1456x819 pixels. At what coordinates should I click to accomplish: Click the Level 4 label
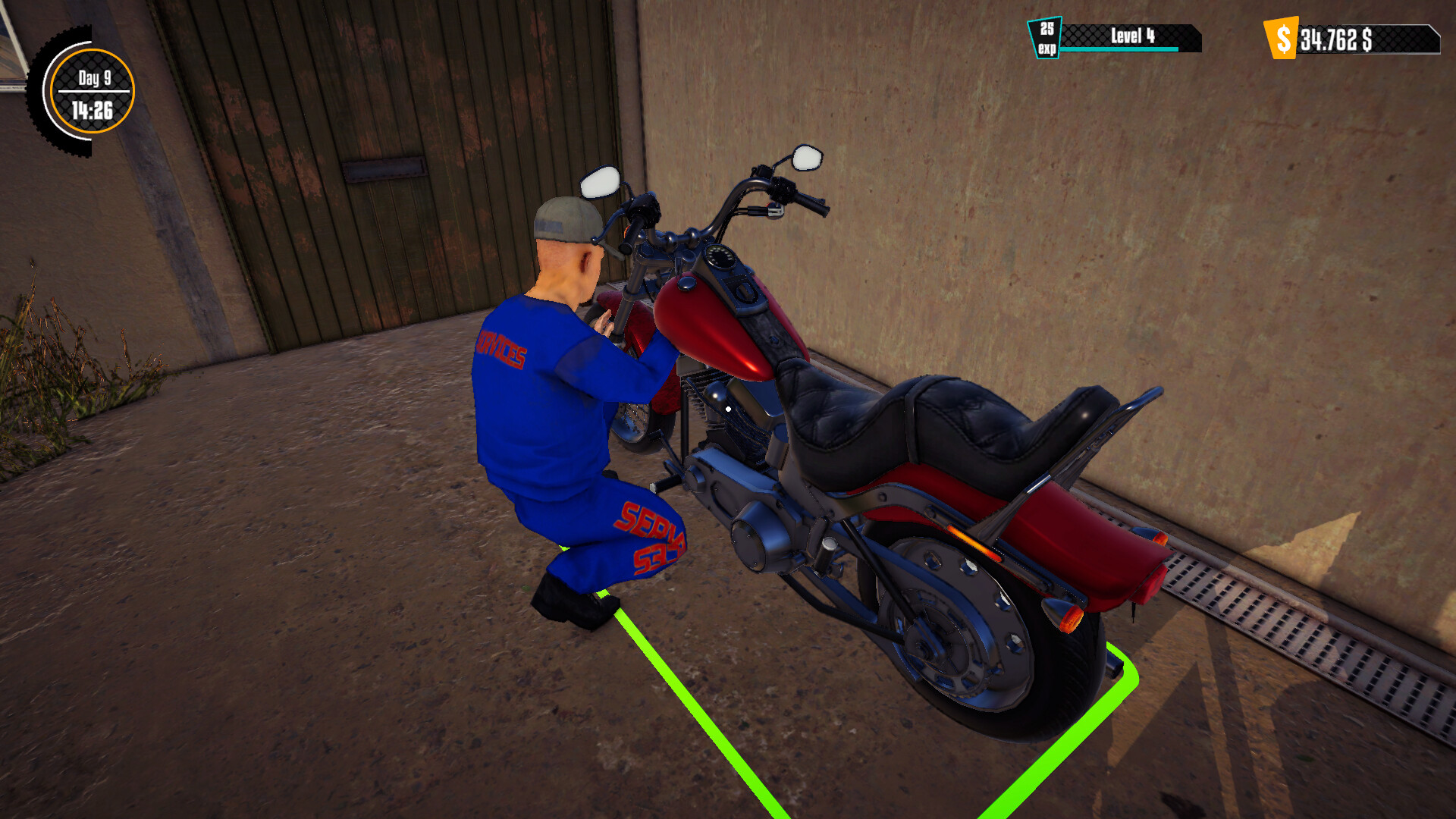coord(1131,34)
